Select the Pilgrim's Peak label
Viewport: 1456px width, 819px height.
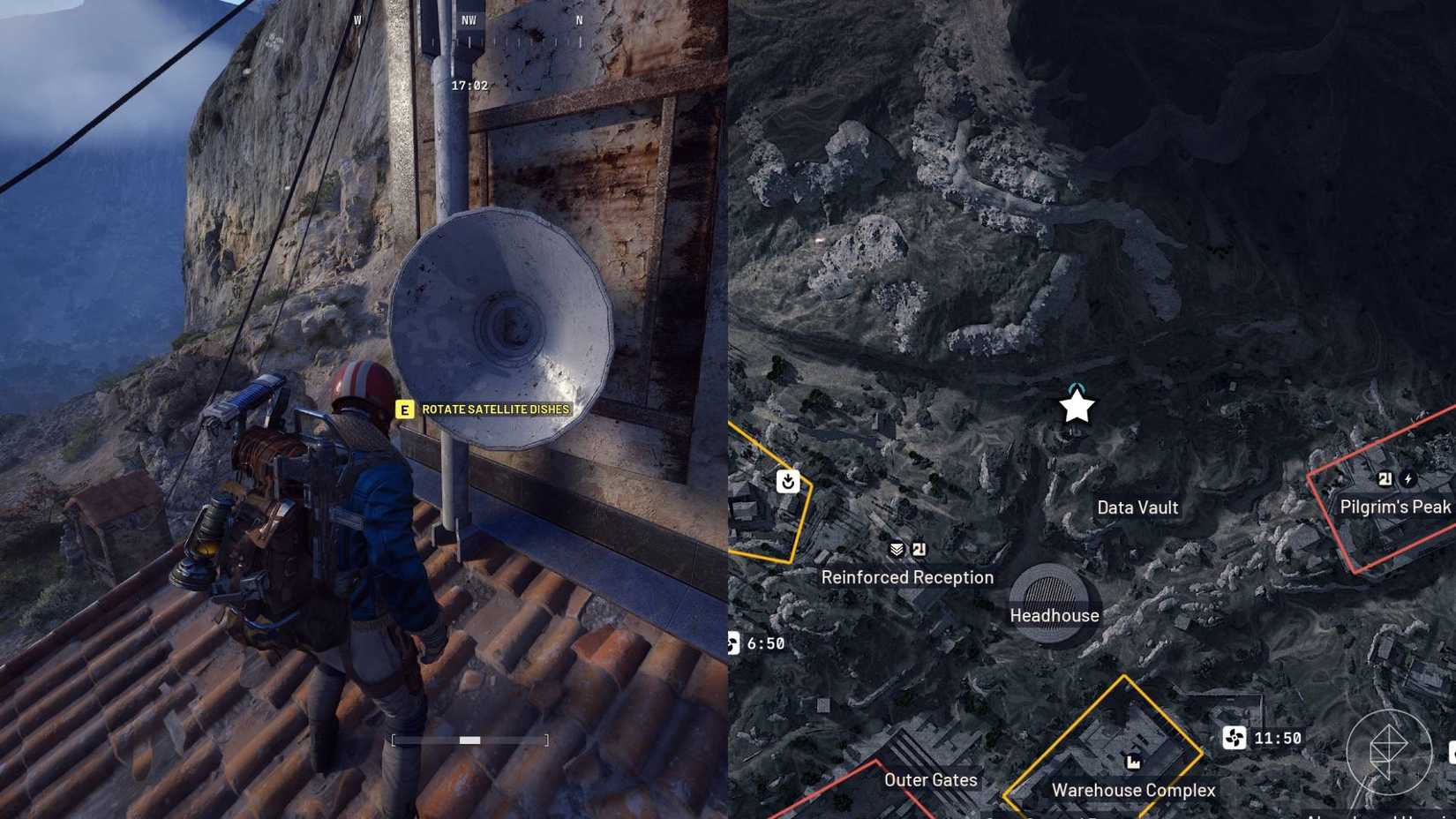[x=1395, y=506]
